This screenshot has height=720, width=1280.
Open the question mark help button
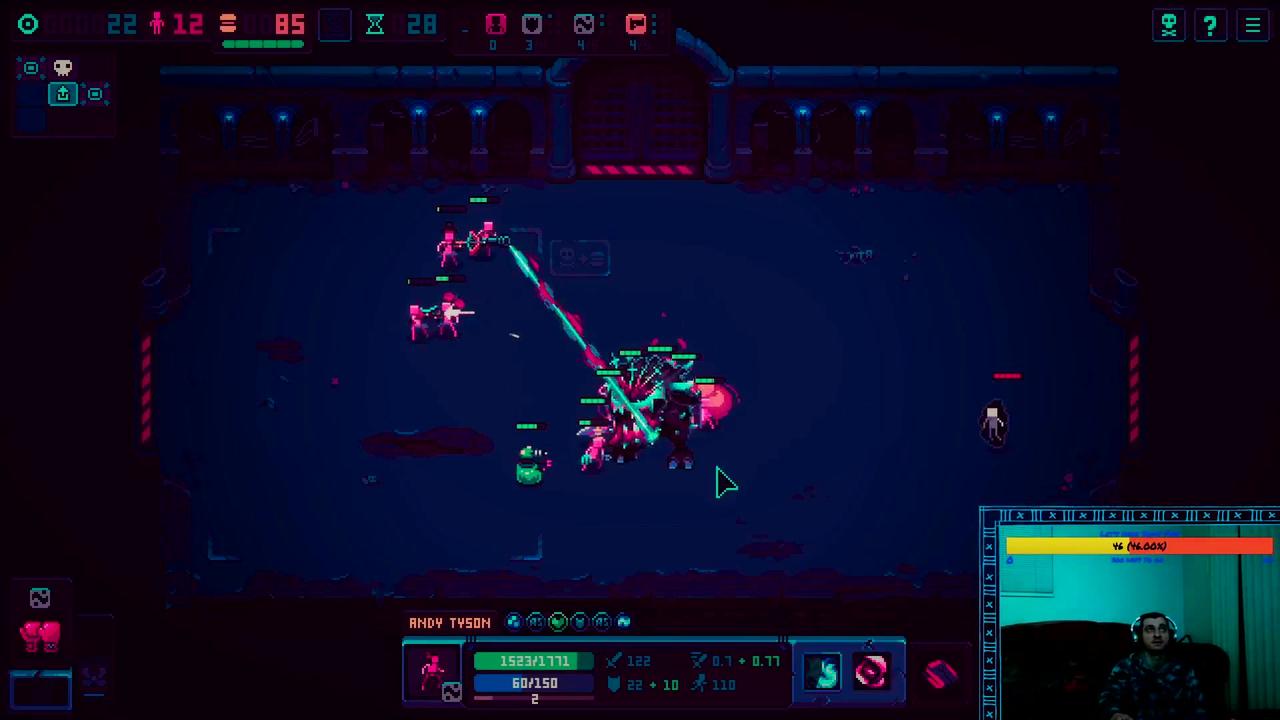1210,25
